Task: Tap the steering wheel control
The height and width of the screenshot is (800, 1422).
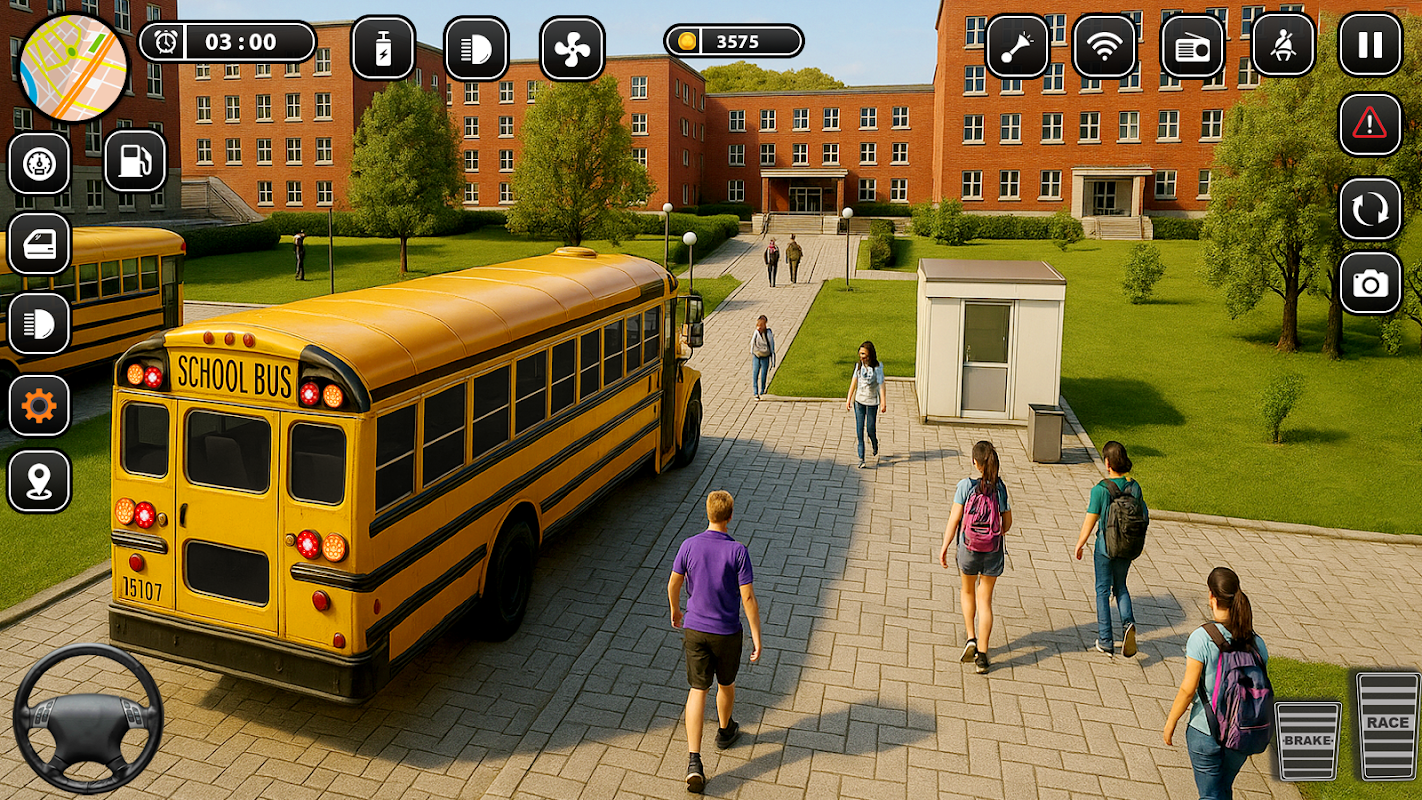Action: 88,718
